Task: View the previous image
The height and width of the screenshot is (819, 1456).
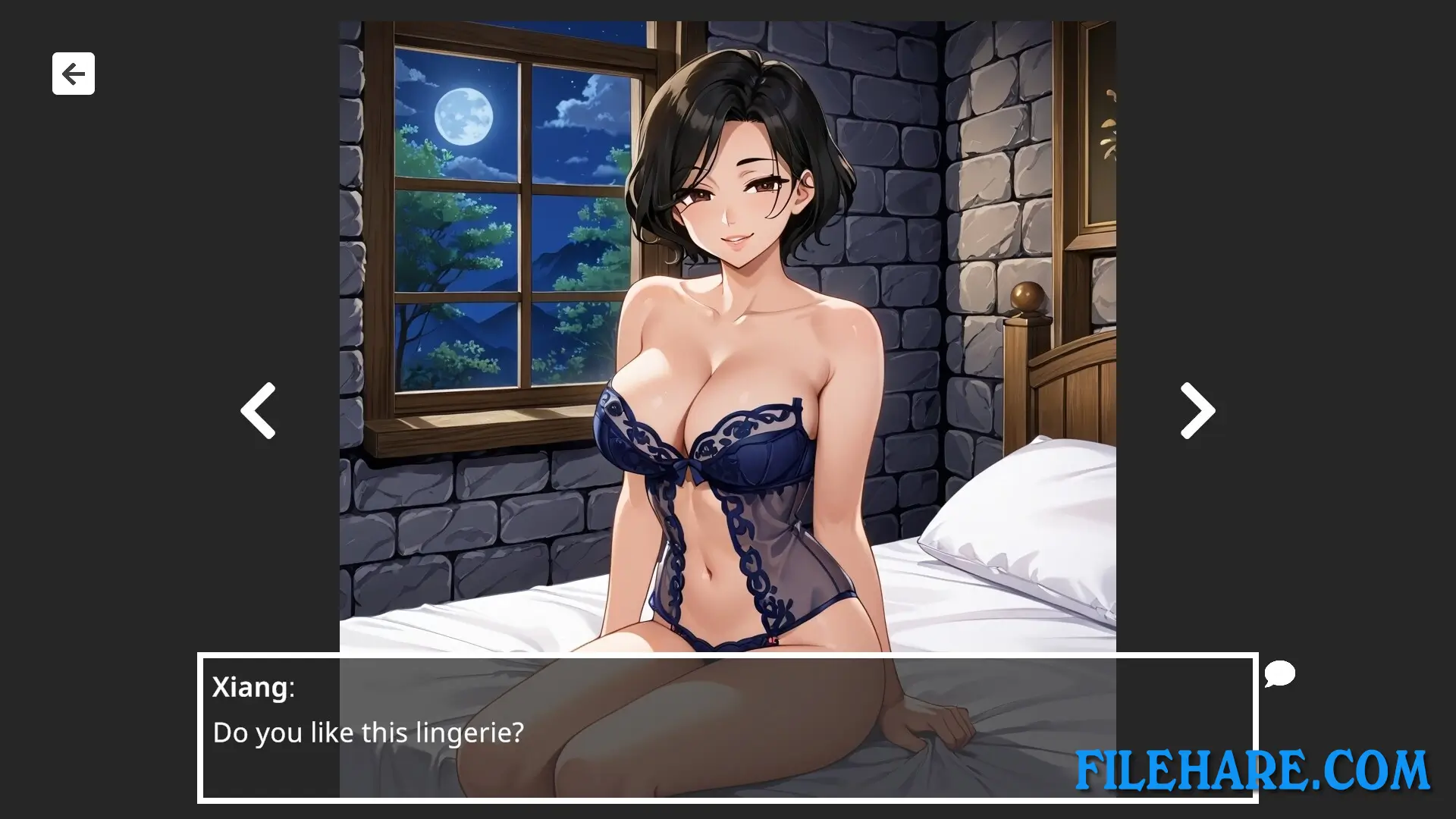Action: pyautogui.click(x=258, y=409)
